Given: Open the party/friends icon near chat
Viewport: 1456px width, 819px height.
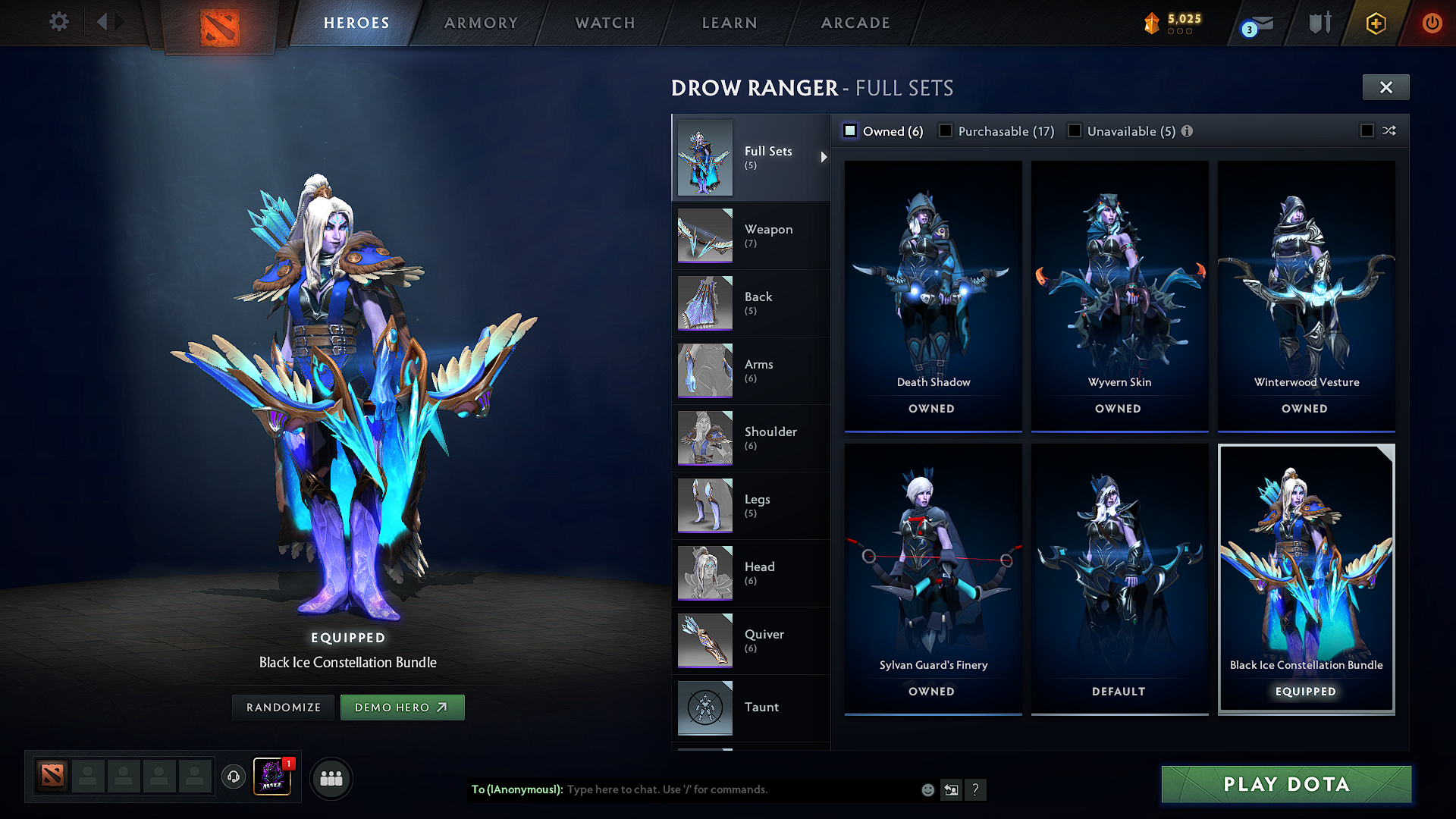Looking at the screenshot, I should pos(331,777).
